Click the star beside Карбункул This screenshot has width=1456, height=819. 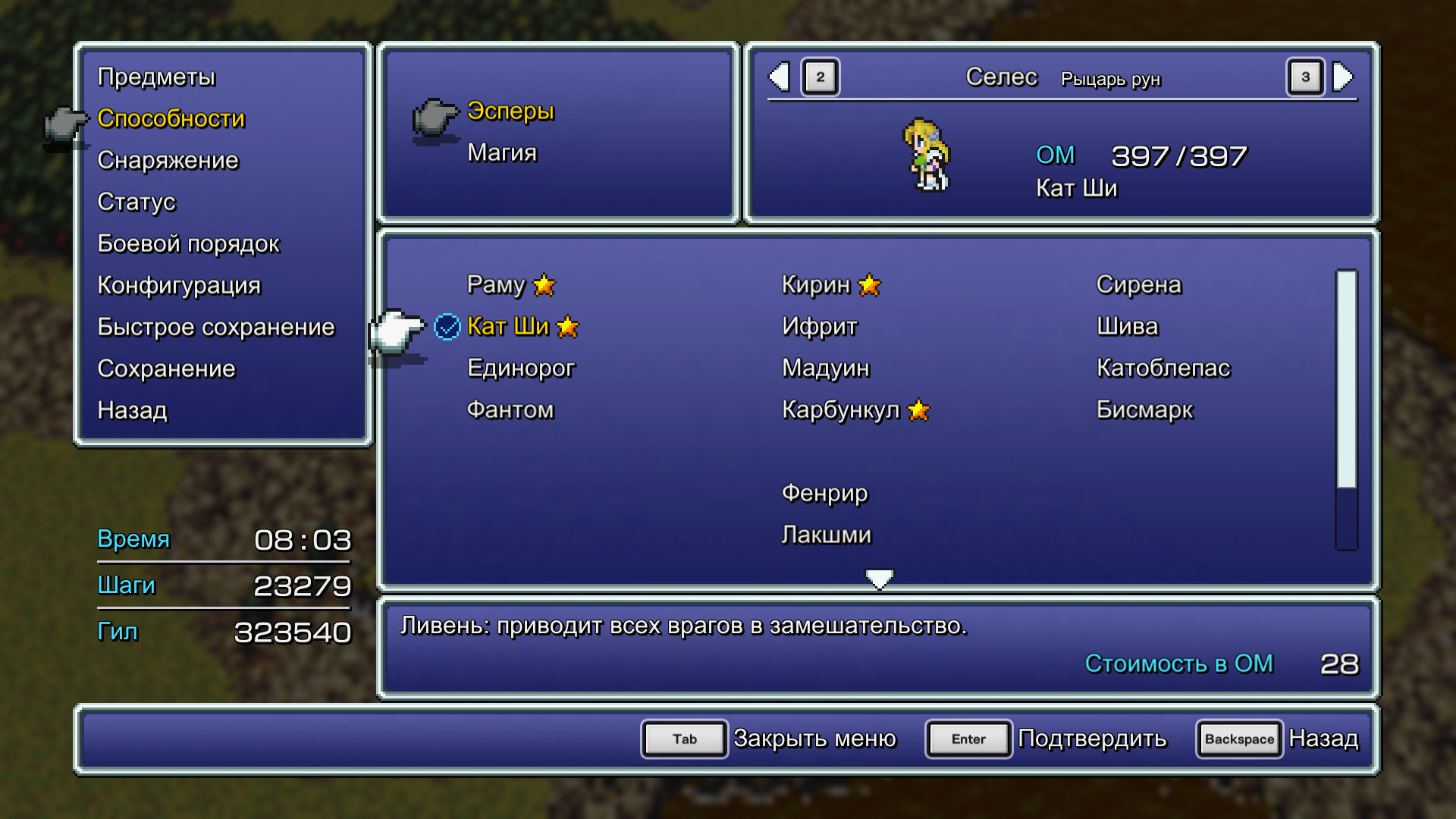pos(919,410)
